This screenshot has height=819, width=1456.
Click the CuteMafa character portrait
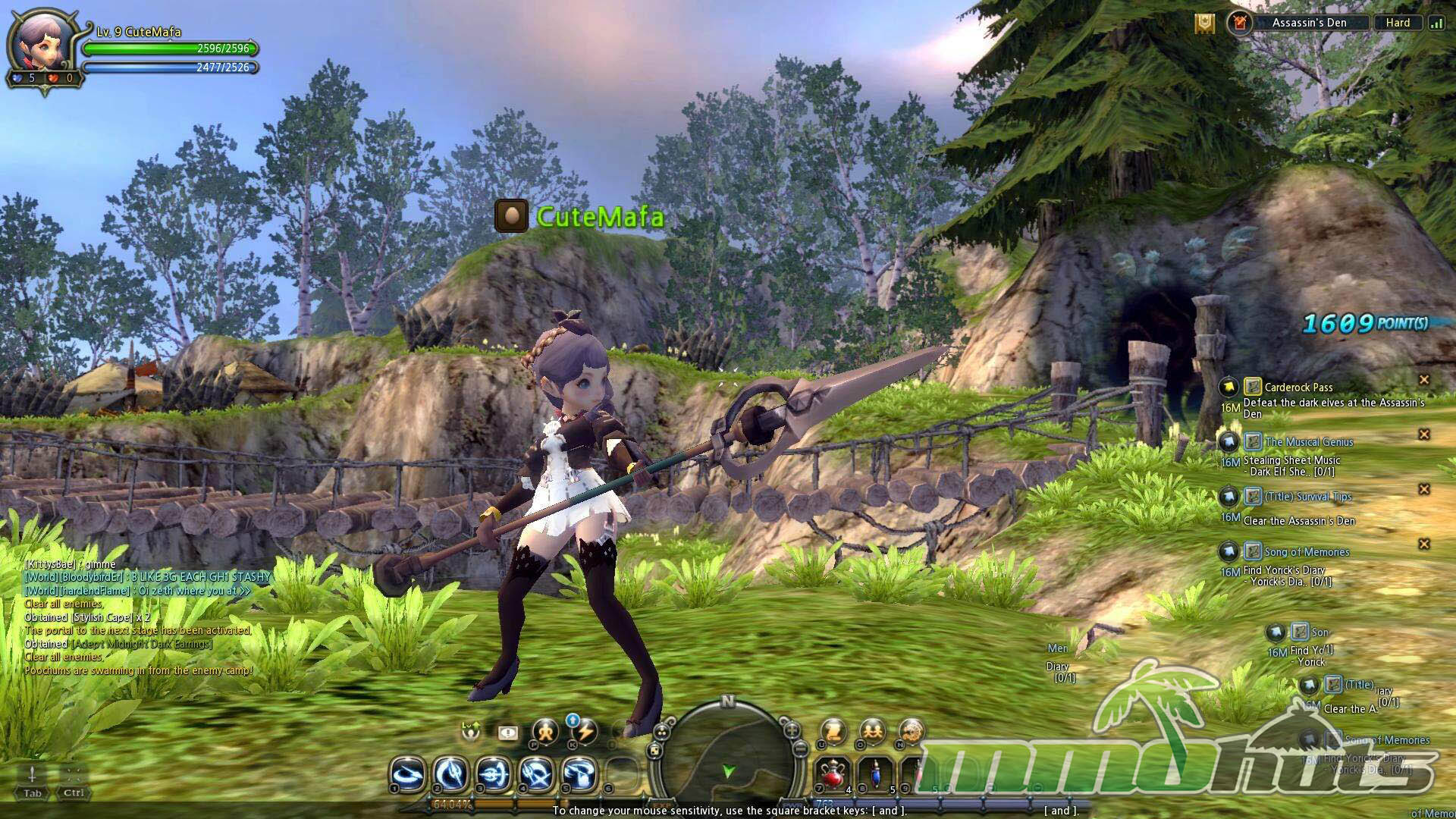[41, 47]
